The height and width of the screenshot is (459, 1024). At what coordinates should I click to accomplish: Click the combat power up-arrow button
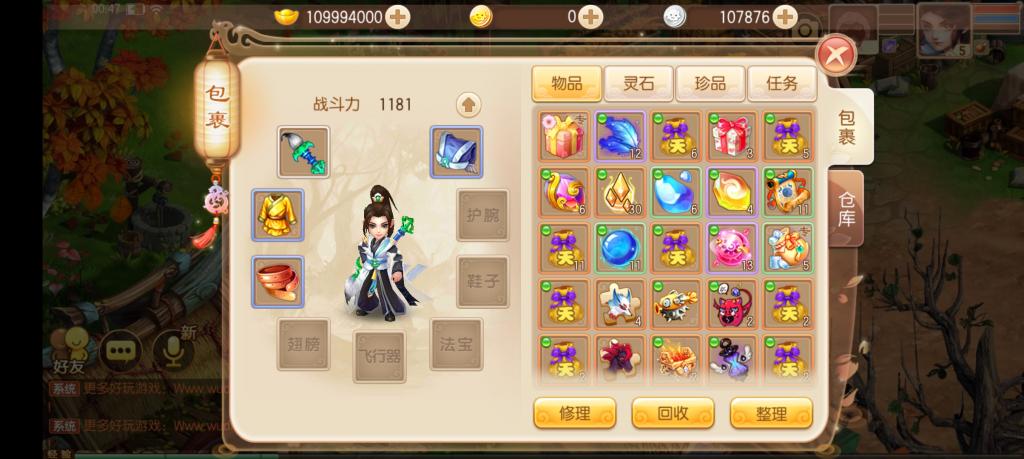468,104
